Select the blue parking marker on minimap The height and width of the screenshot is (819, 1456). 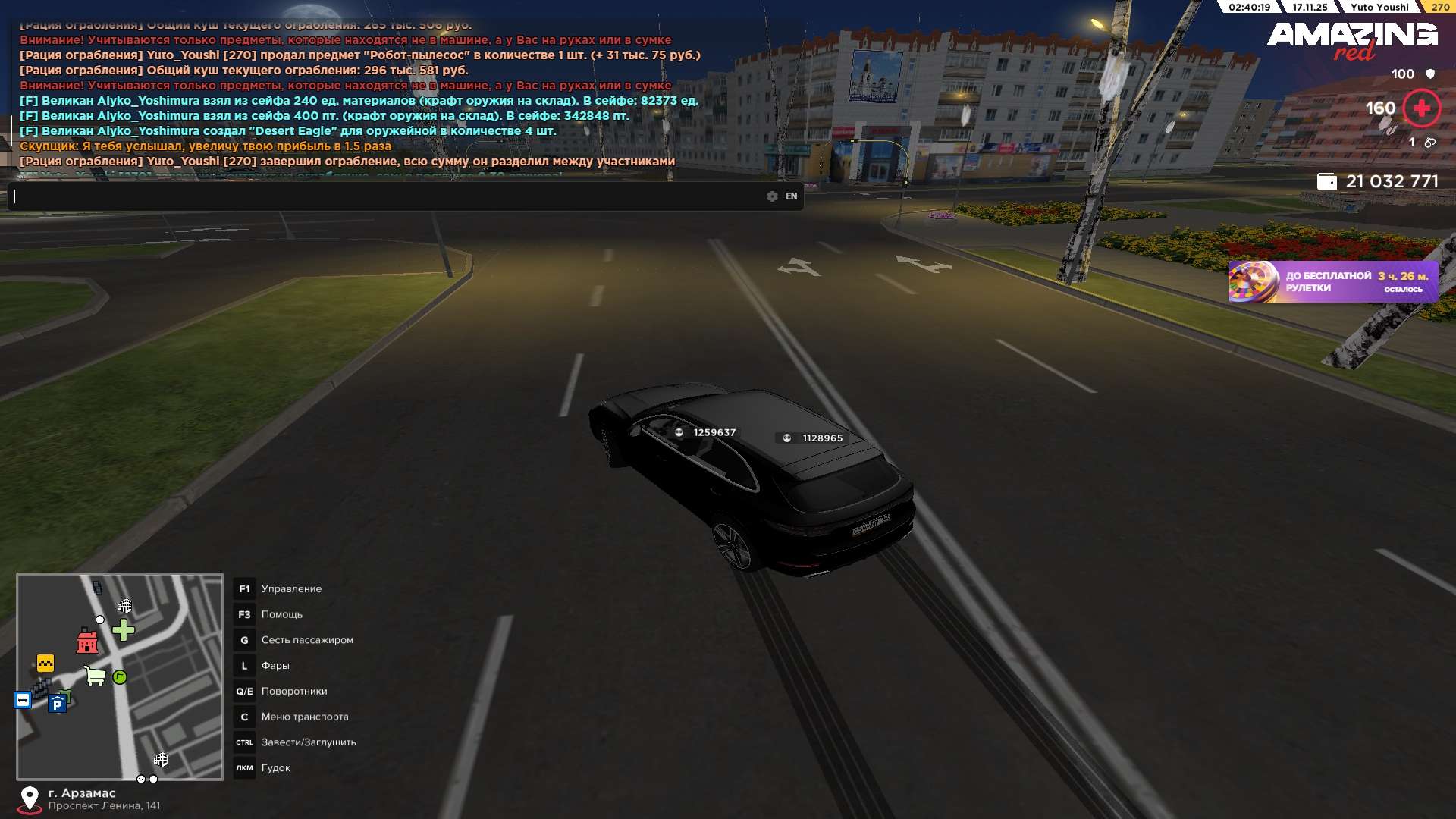(x=57, y=704)
